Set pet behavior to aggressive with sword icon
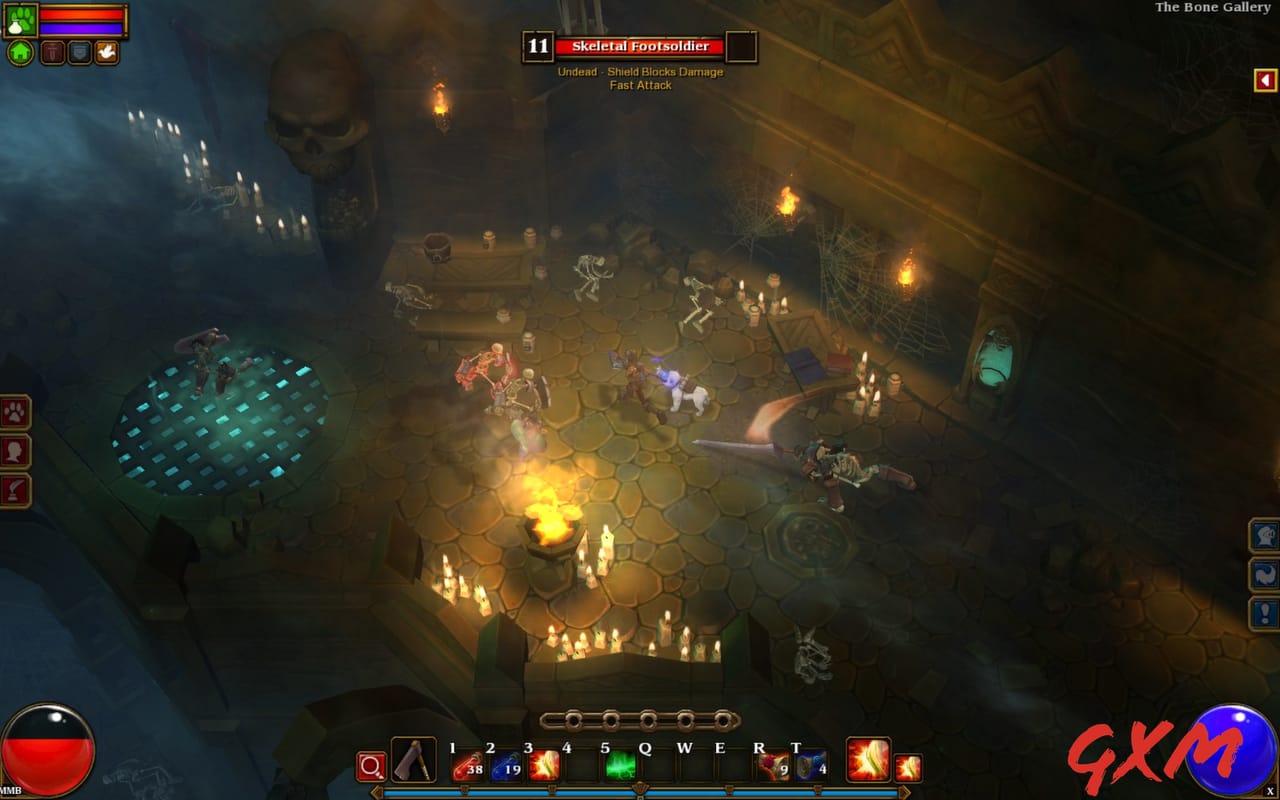 pos(52,52)
